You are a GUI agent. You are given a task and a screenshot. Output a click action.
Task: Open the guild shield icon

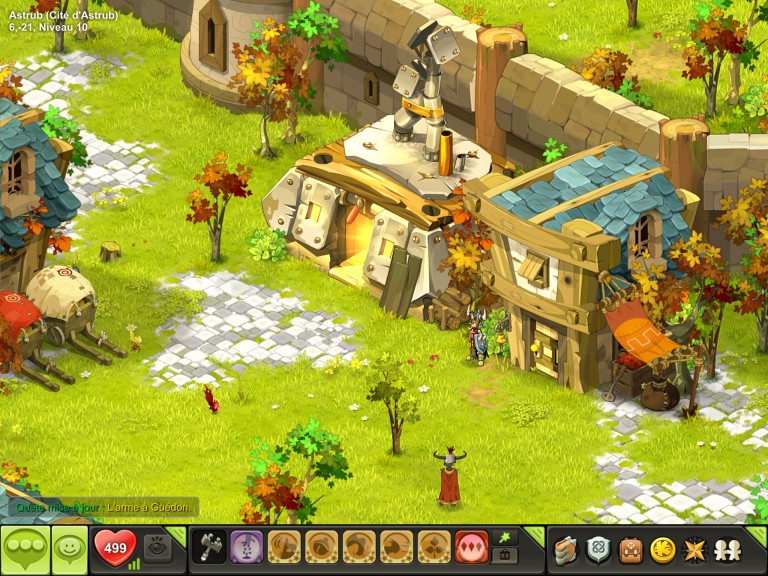click(x=598, y=549)
